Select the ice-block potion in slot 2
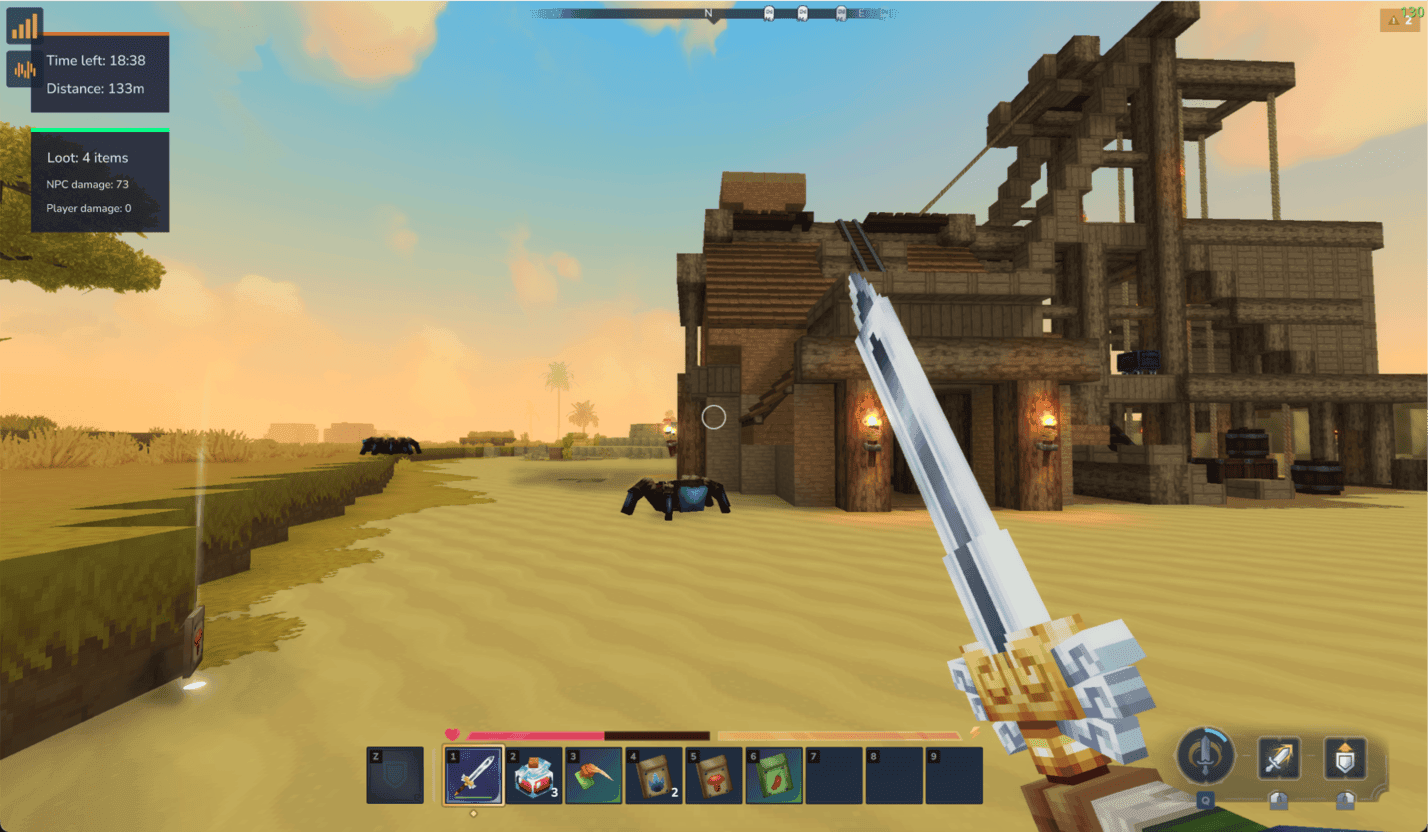Image resolution: width=1428 pixels, height=832 pixels. tap(533, 775)
